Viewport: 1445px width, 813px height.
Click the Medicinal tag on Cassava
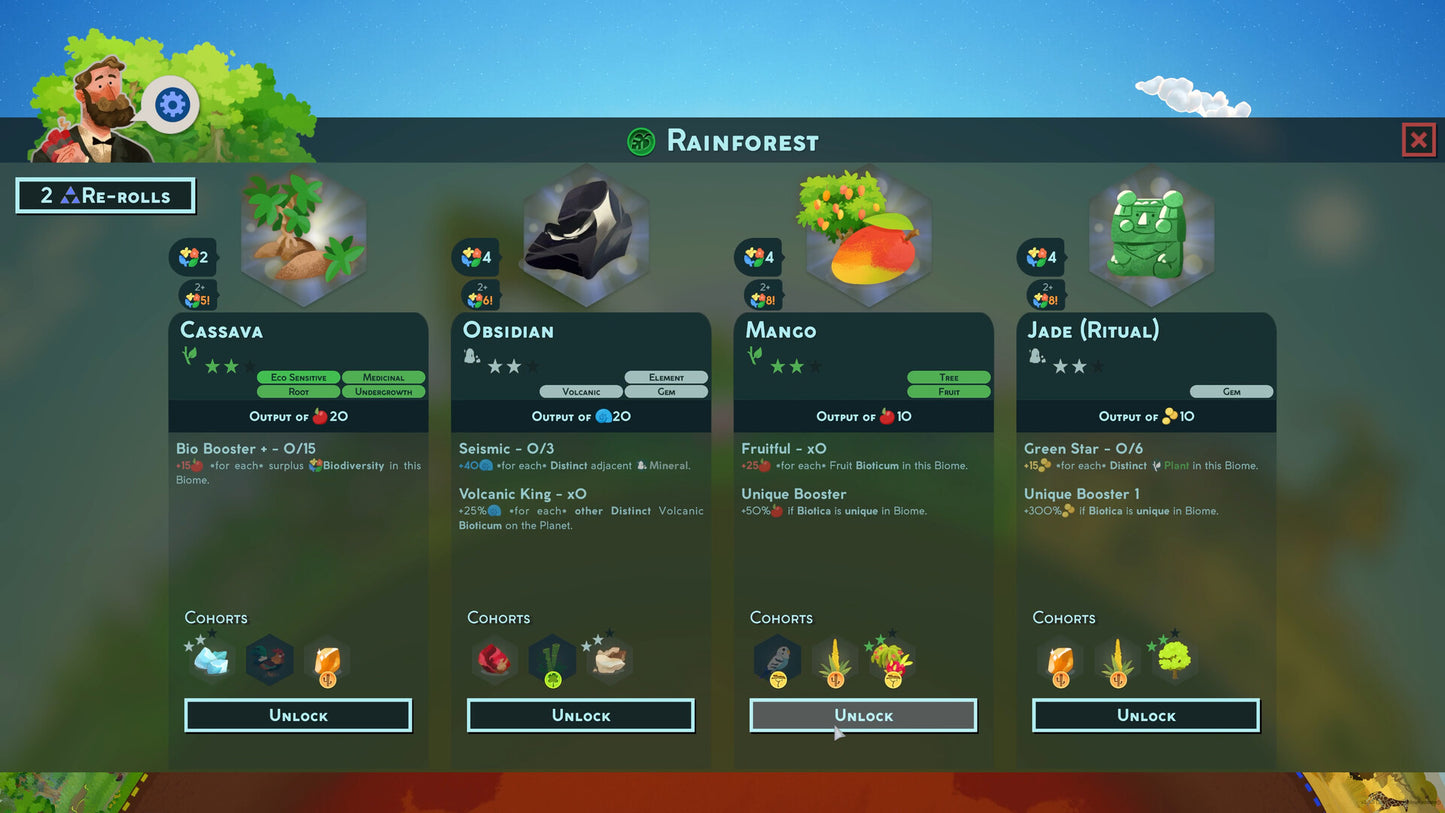pyautogui.click(x=383, y=377)
